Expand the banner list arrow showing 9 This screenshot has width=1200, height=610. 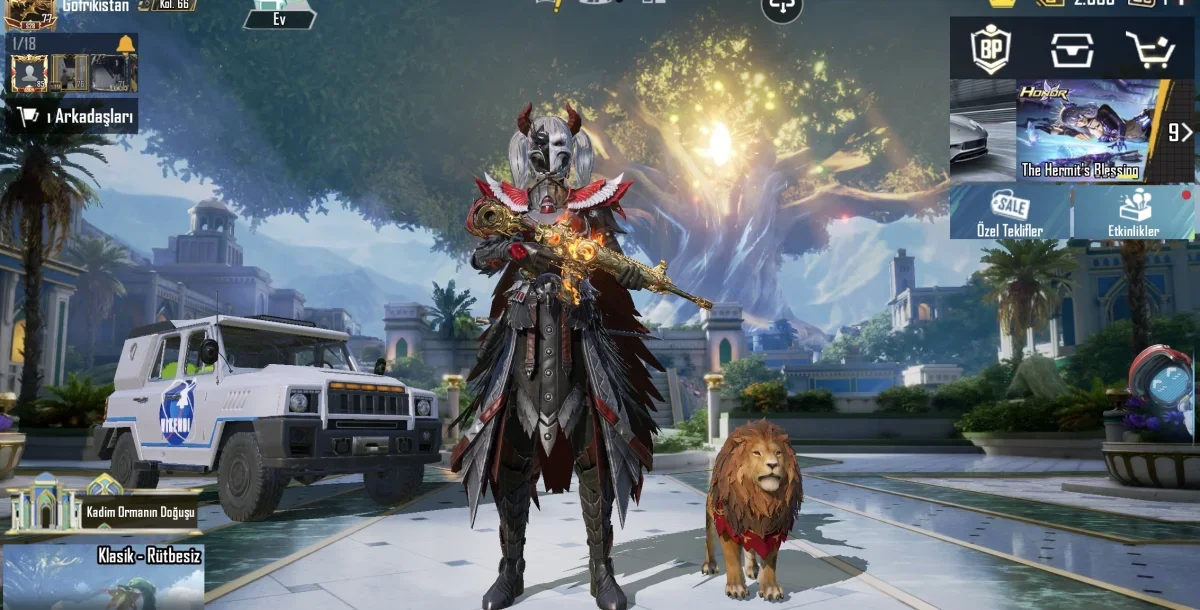click(x=1180, y=131)
